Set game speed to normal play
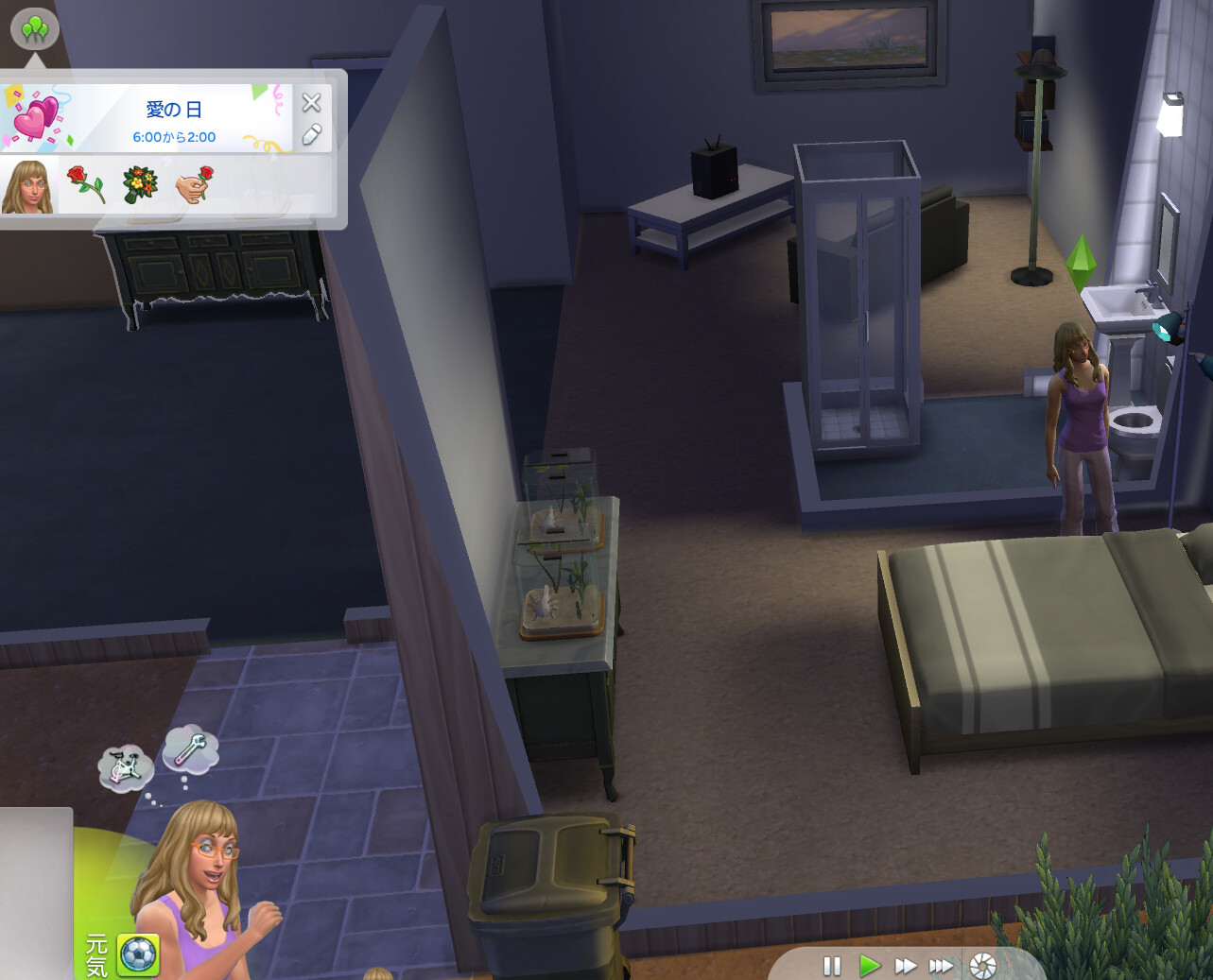The height and width of the screenshot is (980, 1213). [869, 966]
